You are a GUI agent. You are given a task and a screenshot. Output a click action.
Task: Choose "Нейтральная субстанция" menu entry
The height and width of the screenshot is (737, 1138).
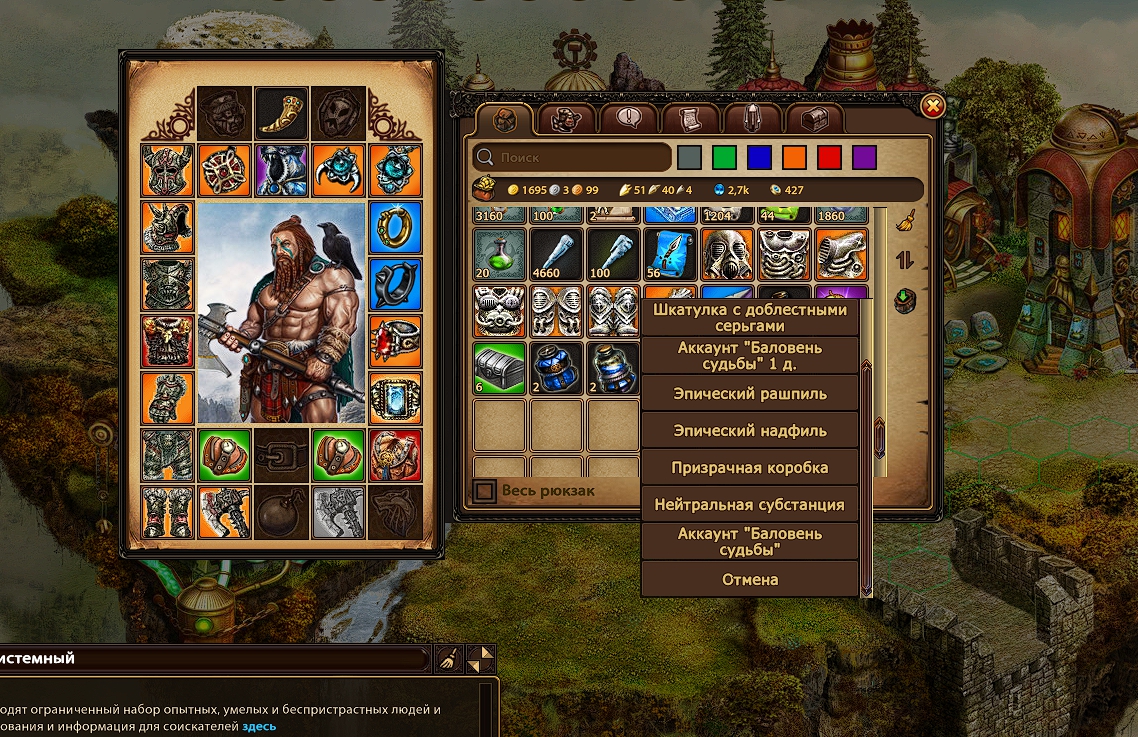click(750, 505)
